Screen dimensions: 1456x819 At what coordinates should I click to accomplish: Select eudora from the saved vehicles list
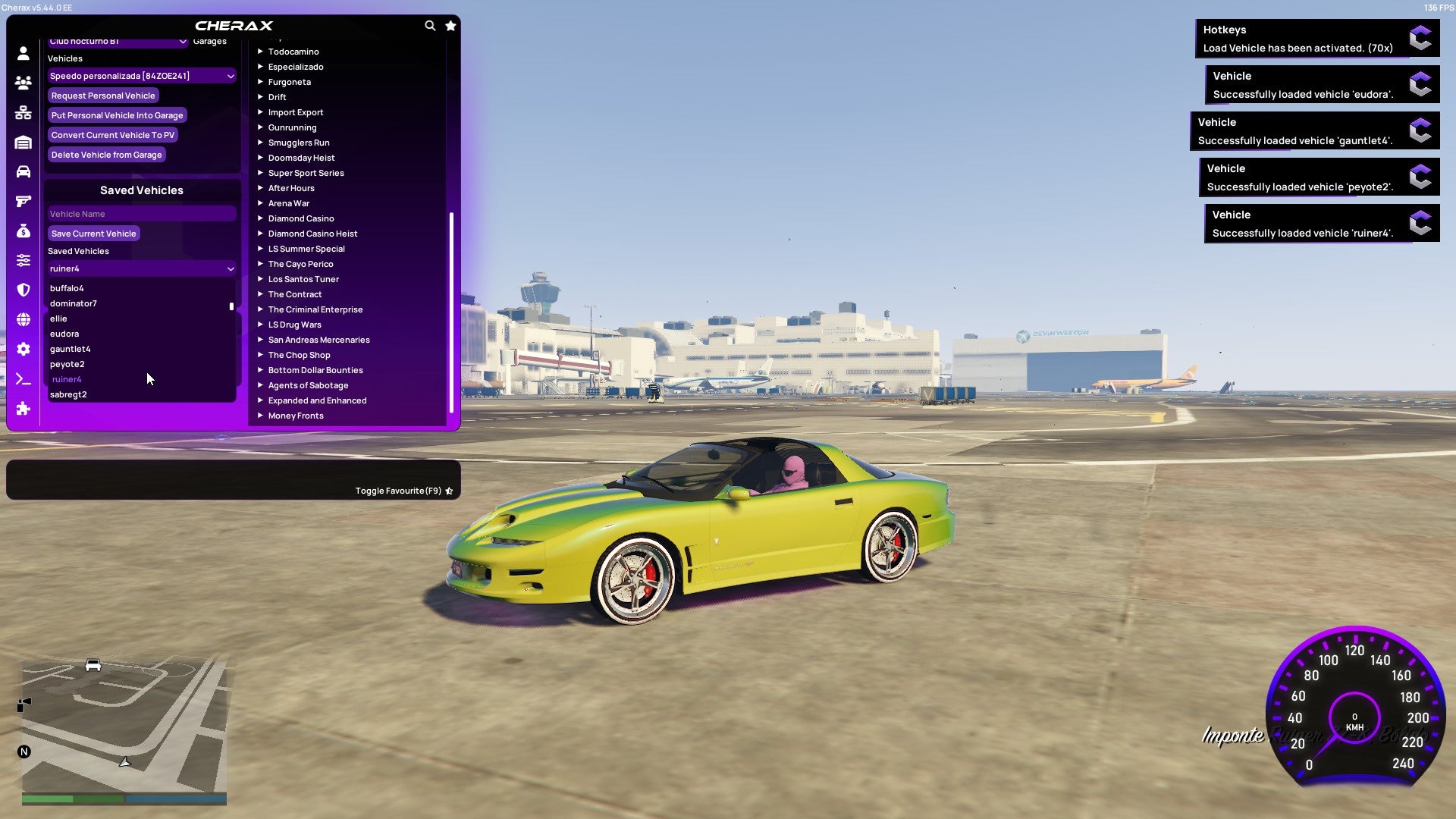click(x=64, y=334)
